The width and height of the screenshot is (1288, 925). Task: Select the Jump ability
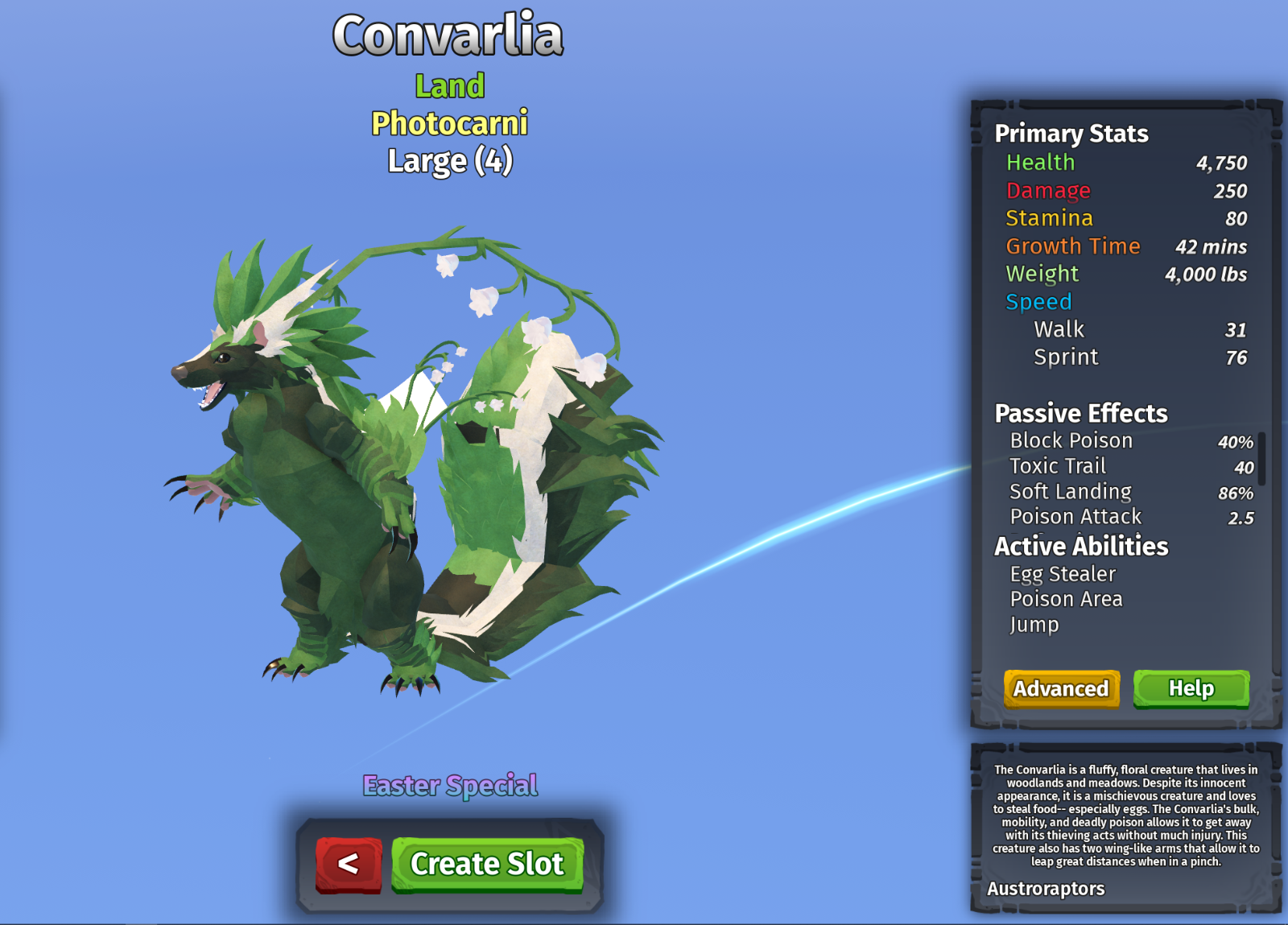[1034, 624]
